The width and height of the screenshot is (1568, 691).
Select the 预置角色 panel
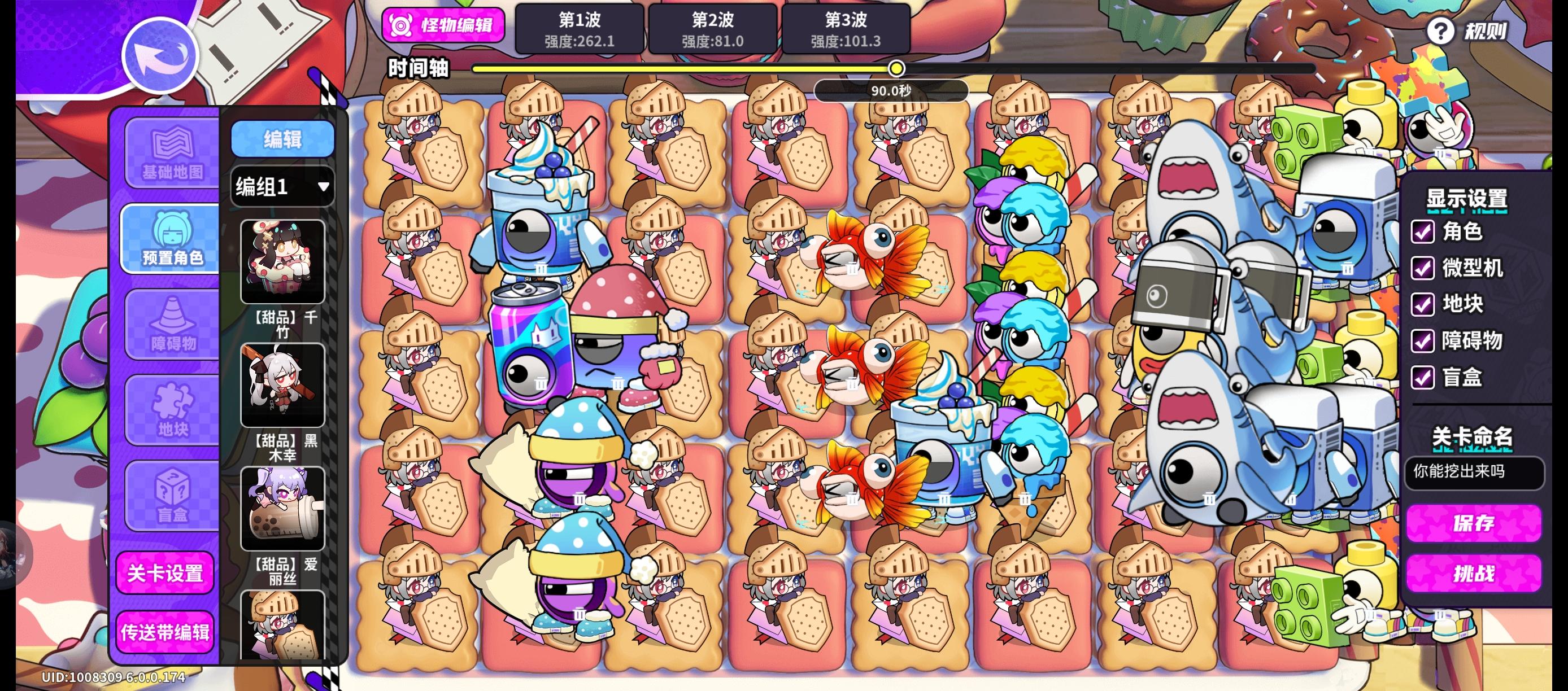point(171,238)
